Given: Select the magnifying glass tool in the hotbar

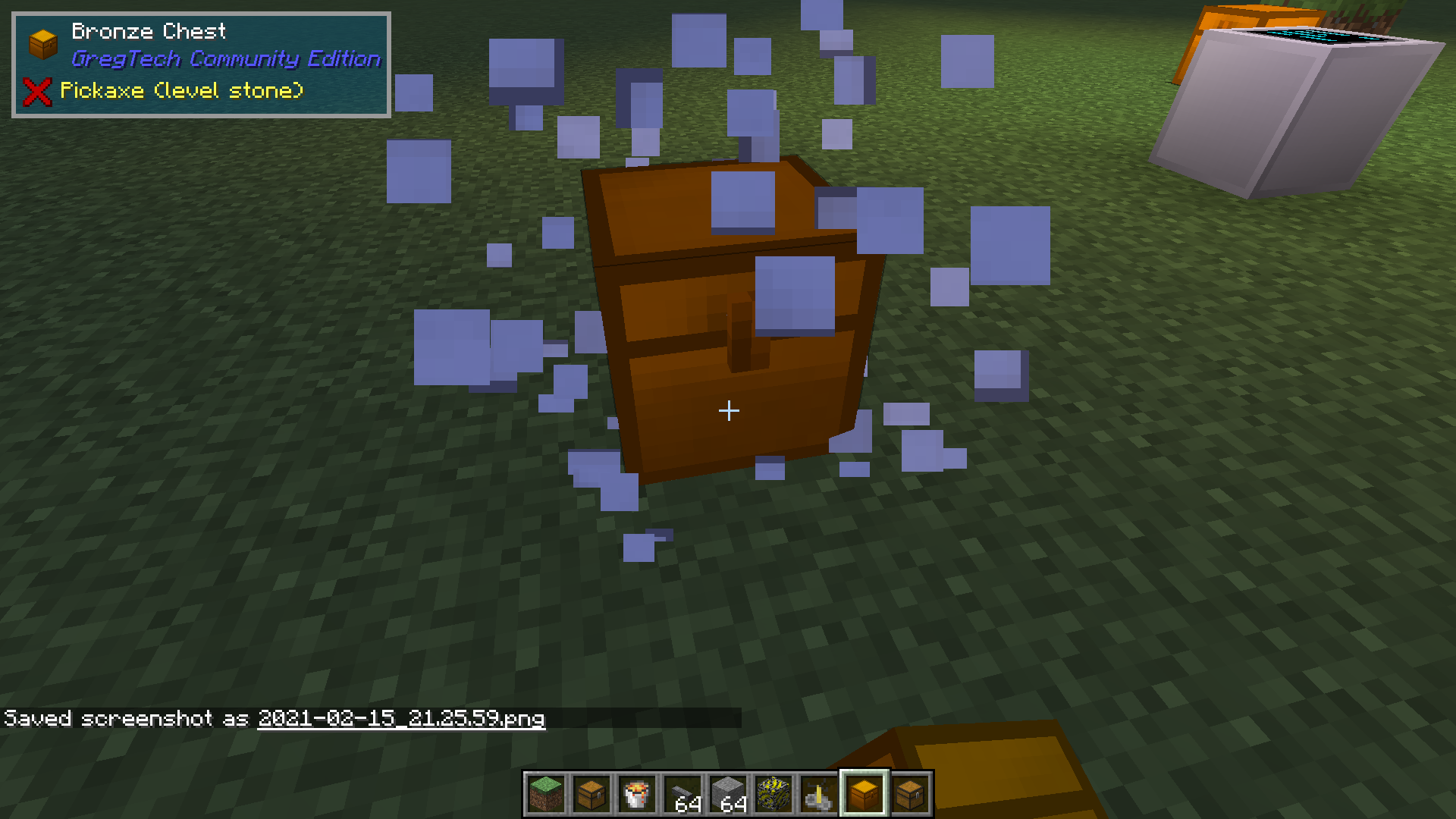Looking at the screenshot, I should pyautogui.click(x=817, y=792).
